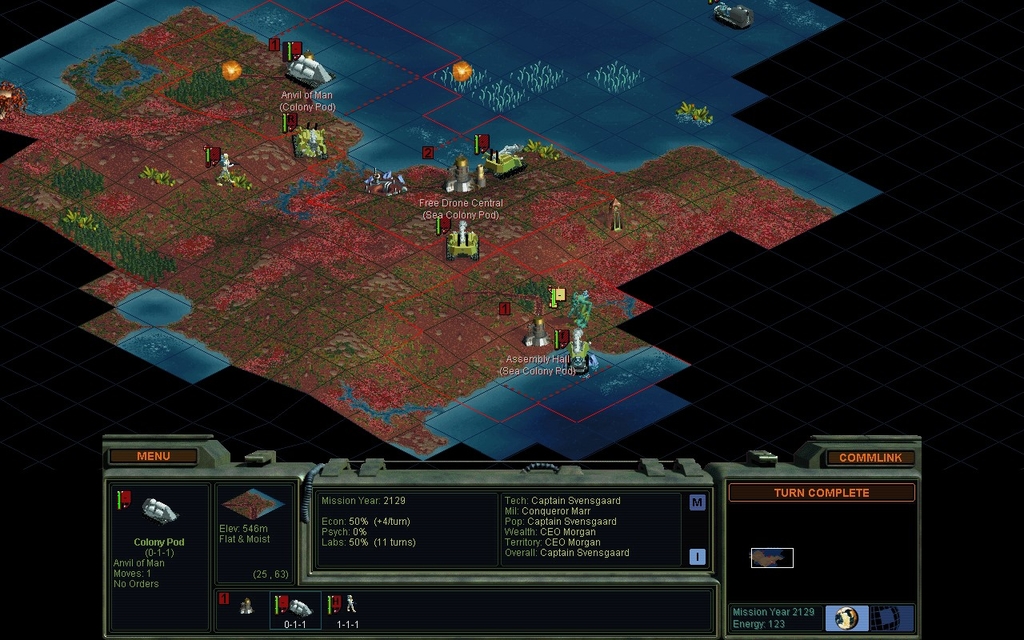
Task: Select the Assembly Hall base
Action: click(537, 332)
